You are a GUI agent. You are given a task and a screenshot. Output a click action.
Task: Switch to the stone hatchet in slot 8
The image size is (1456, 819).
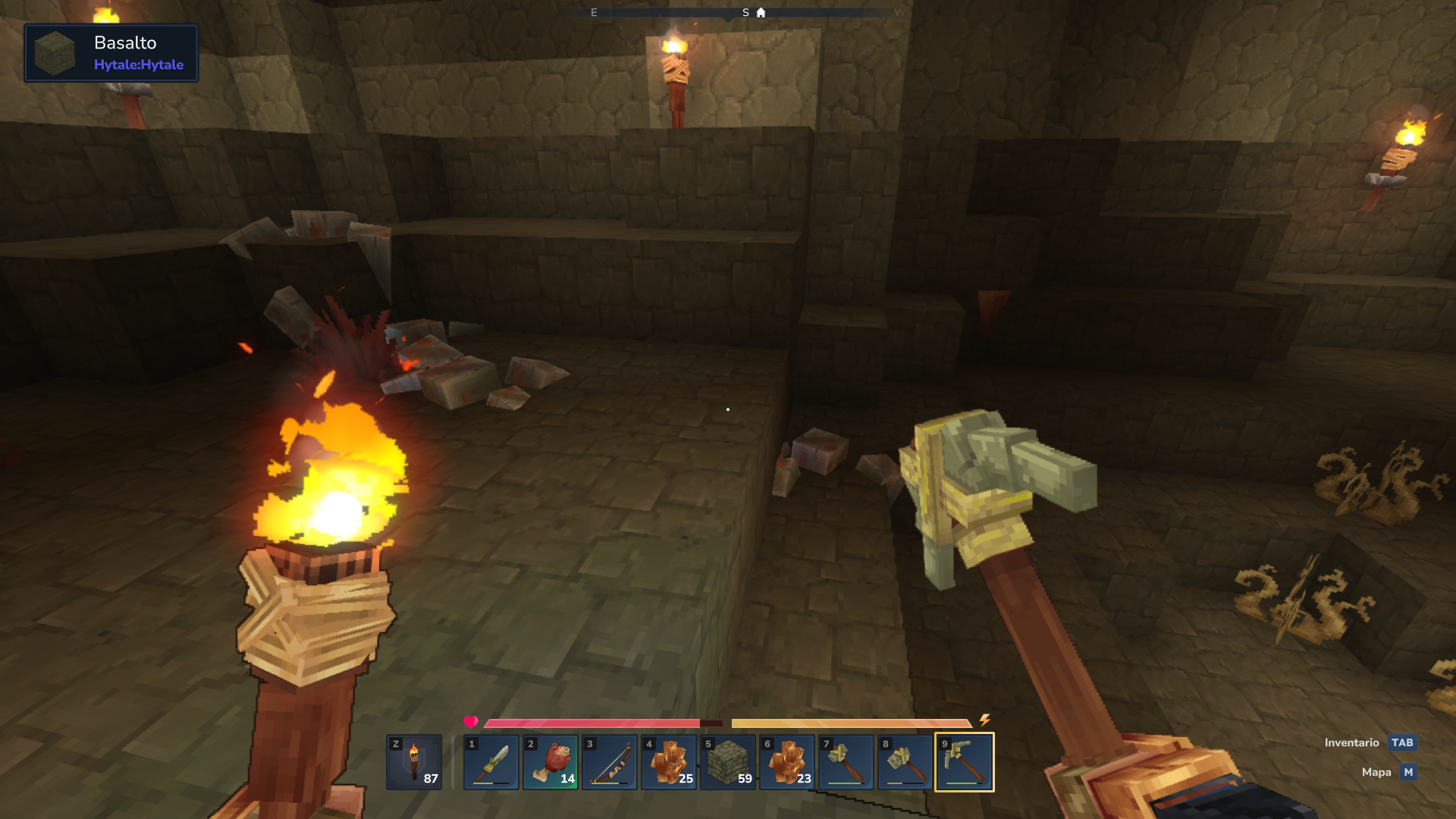tap(905, 762)
